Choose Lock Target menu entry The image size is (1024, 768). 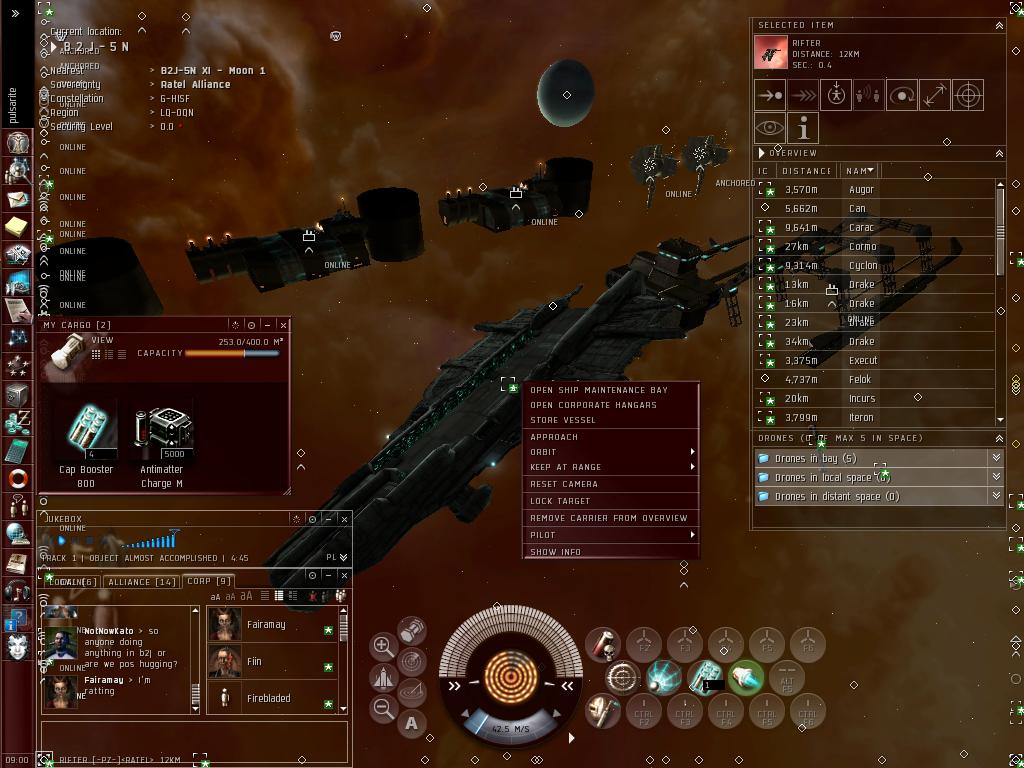[x=560, y=501]
